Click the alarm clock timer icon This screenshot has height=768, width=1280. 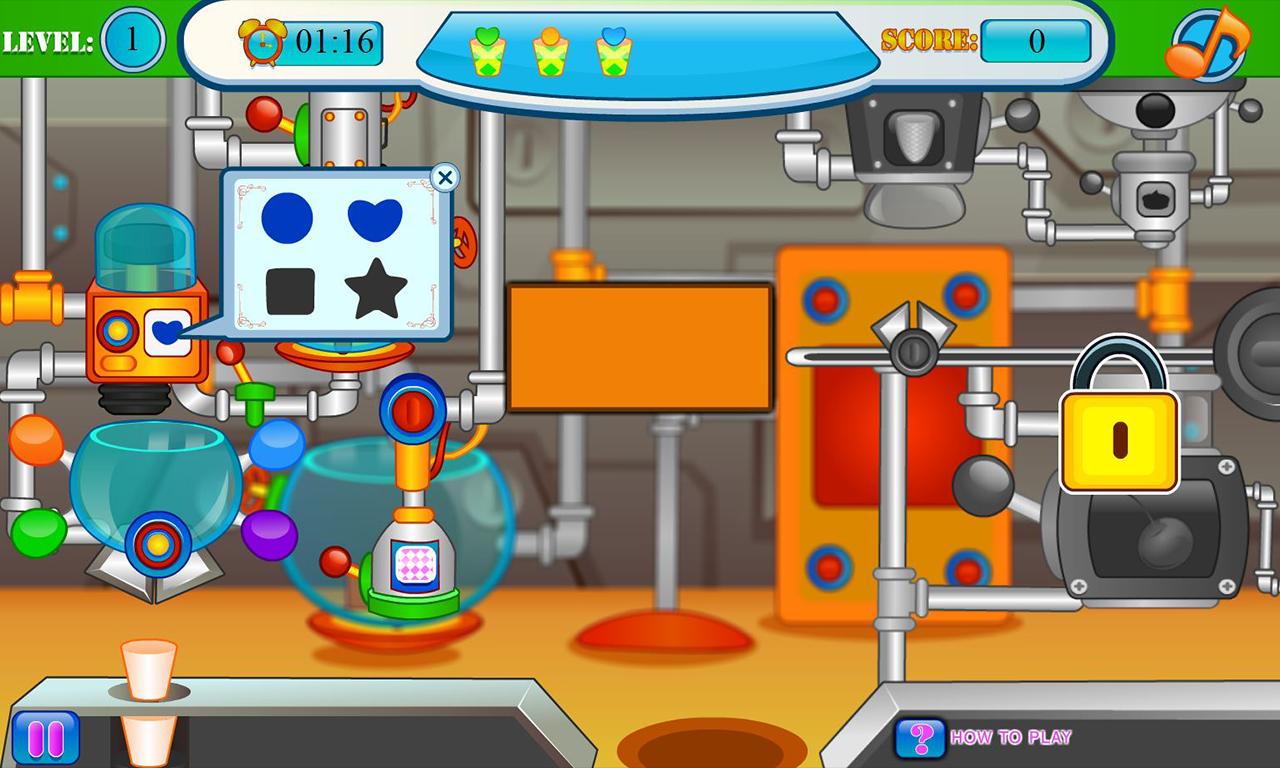pos(261,42)
